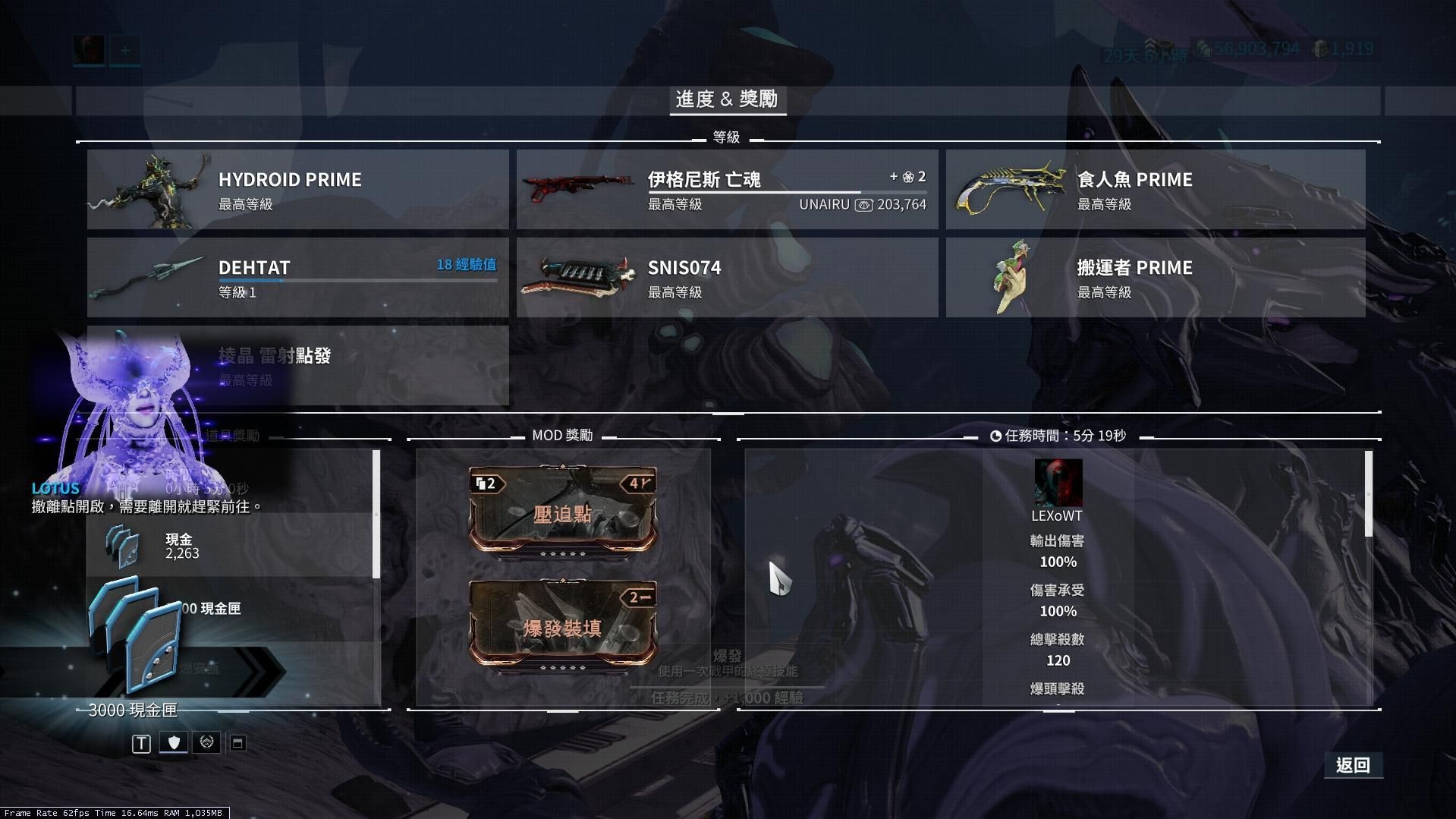1456x819 pixels.
Task: Open the window layout icon near chat icons
Action: [x=236, y=743]
